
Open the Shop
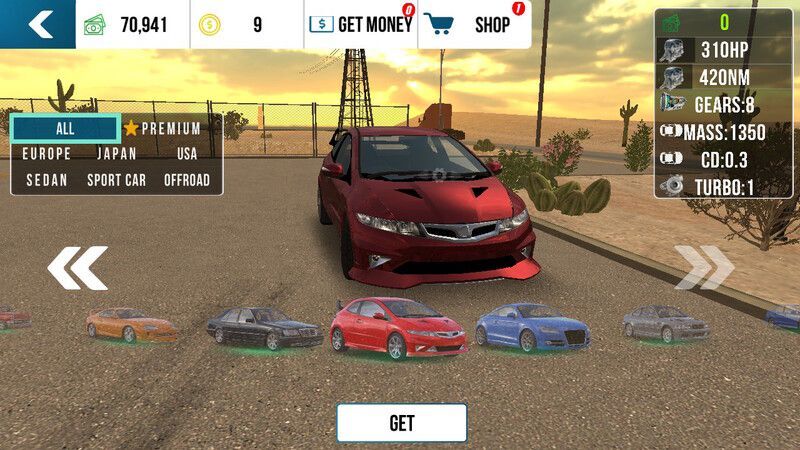[474, 25]
